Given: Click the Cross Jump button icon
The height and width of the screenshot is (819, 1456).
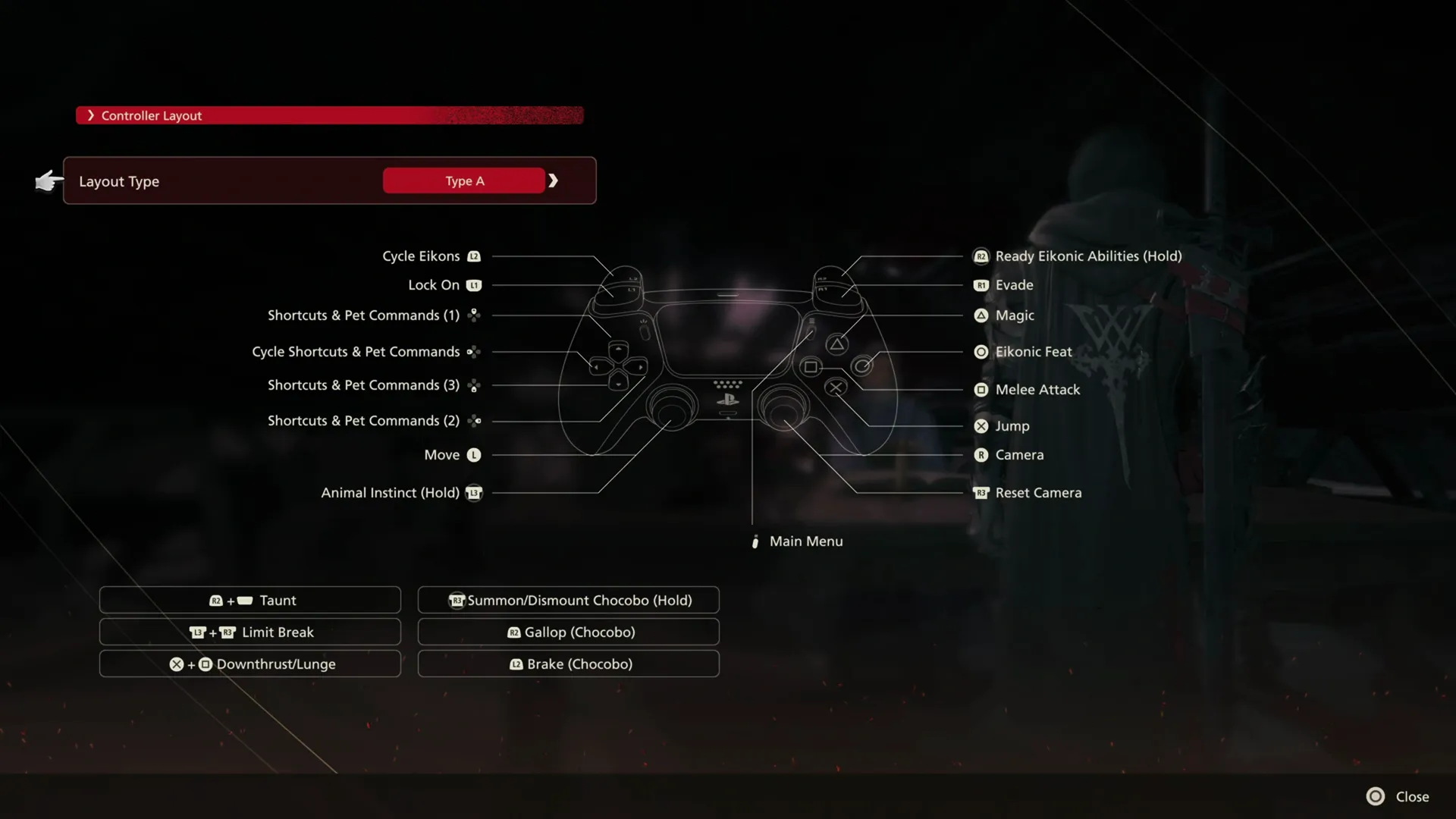Looking at the screenshot, I should pos(981,425).
